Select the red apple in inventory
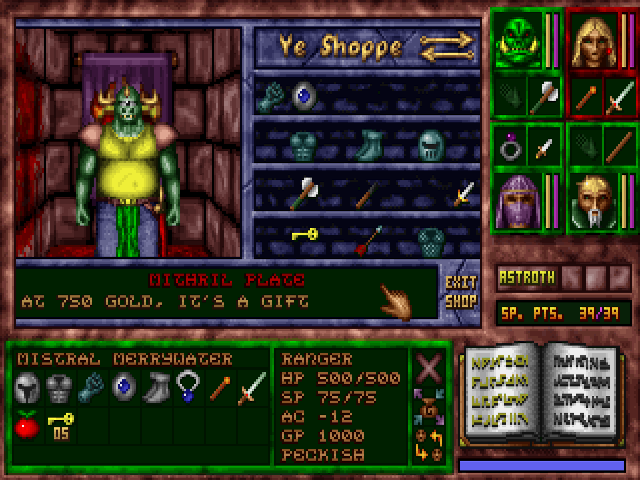This screenshot has height=480, width=640. coord(27,425)
